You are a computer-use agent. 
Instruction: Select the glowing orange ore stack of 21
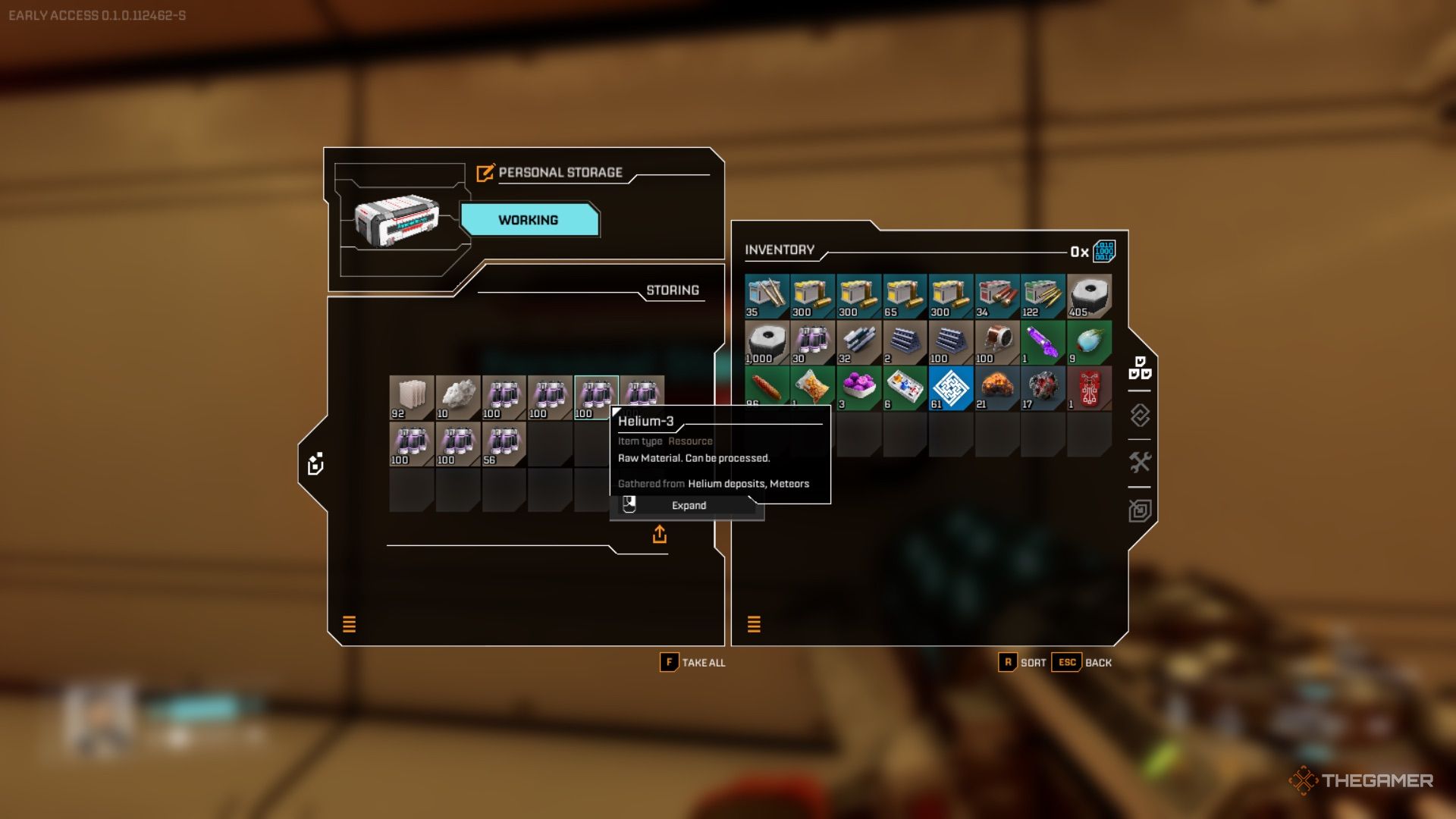997,388
